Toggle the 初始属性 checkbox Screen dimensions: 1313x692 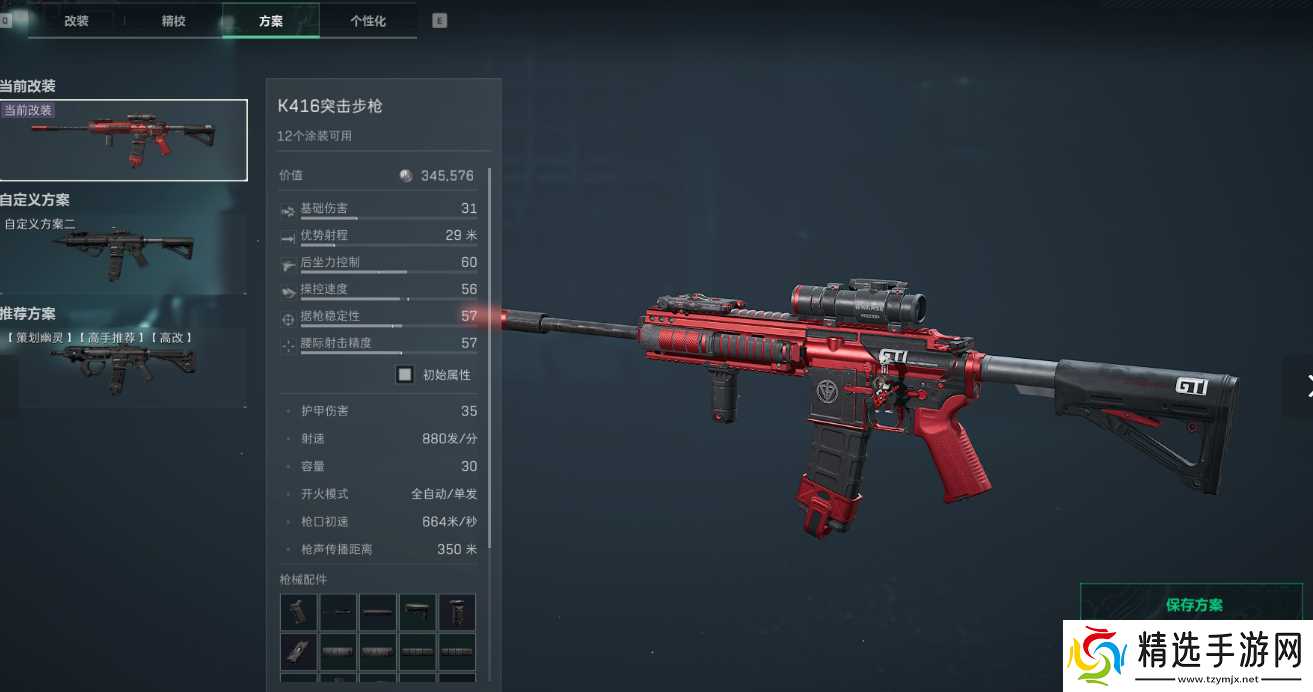[405, 375]
